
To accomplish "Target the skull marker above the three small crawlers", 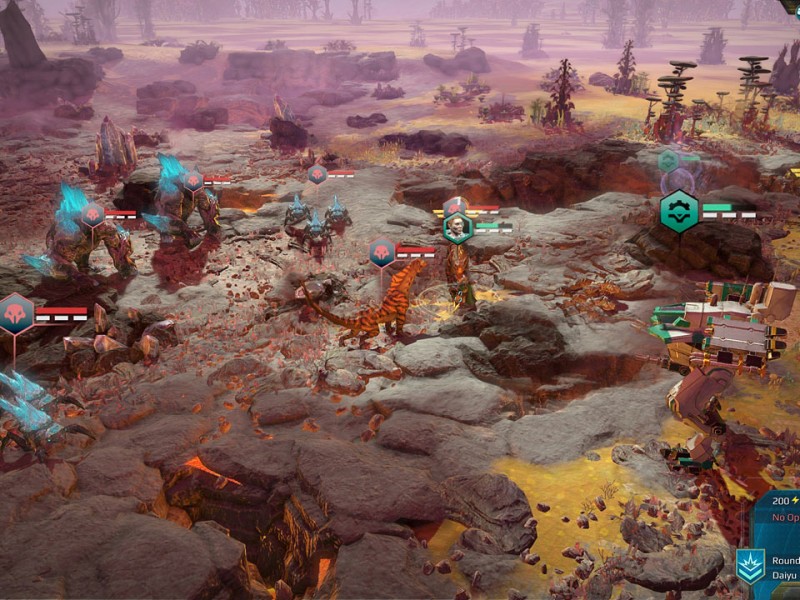I will click(317, 174).
